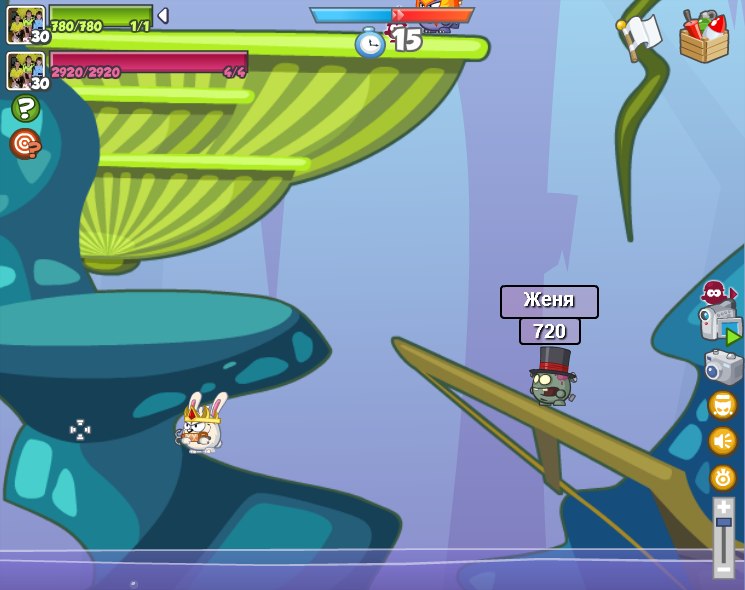
Task: Click the zoom slider handle
Action: coord(723,522)
